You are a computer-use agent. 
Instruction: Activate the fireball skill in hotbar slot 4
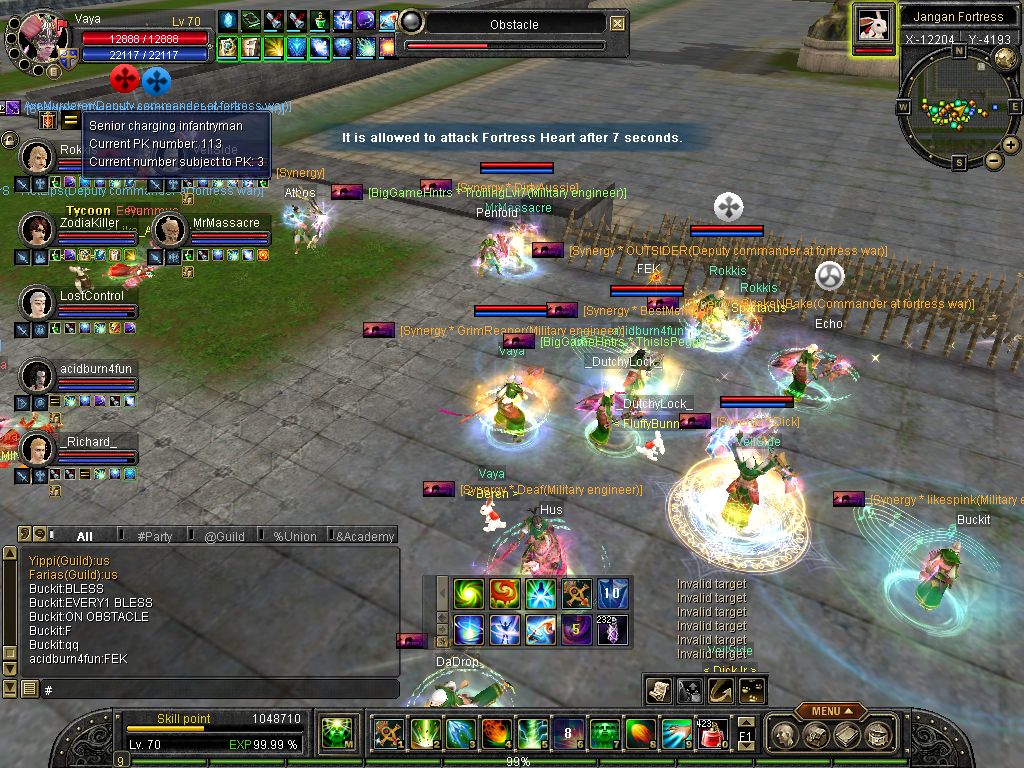[497, 734]
